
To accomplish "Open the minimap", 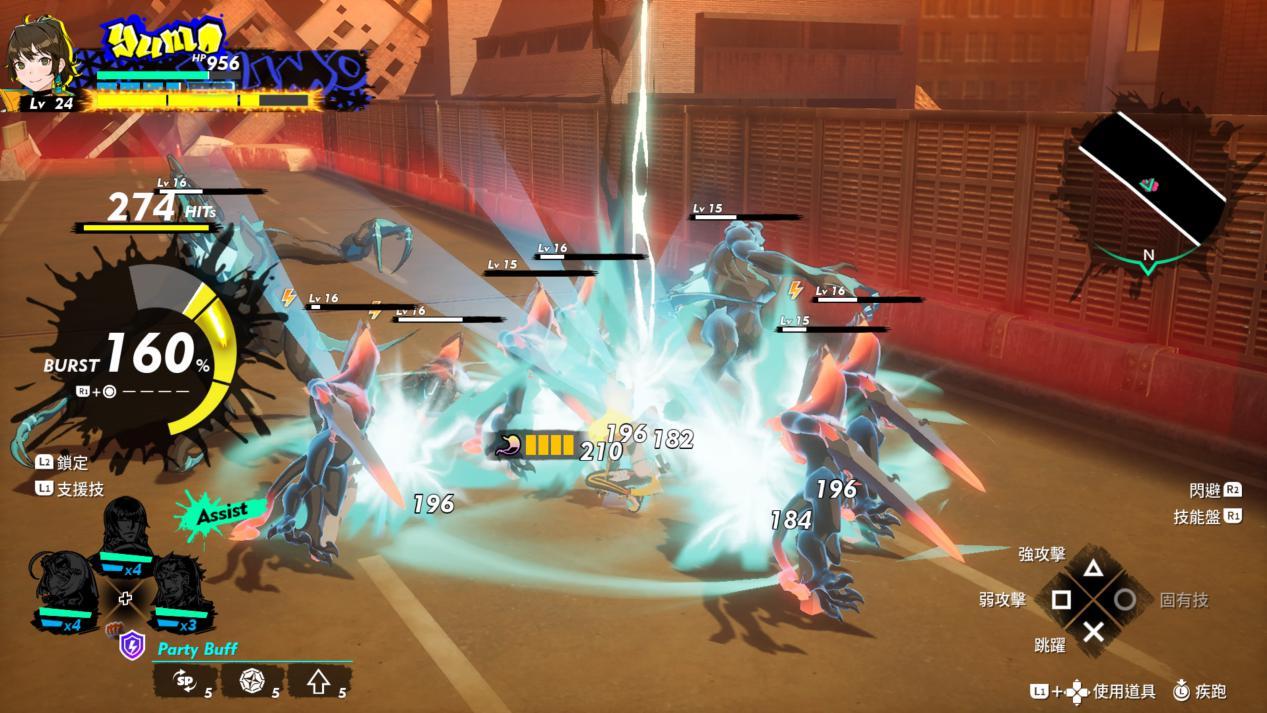I will tap(1150, 183).
